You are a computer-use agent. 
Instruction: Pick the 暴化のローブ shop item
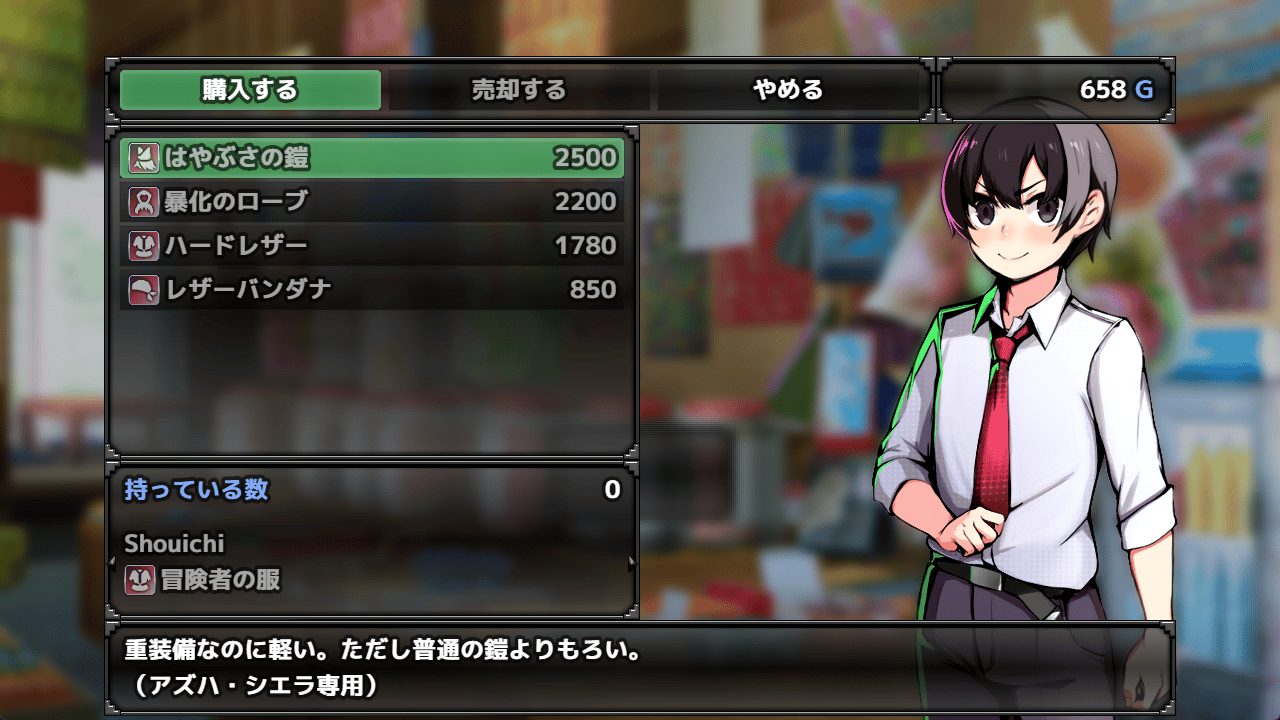click(x=372, y=202)
